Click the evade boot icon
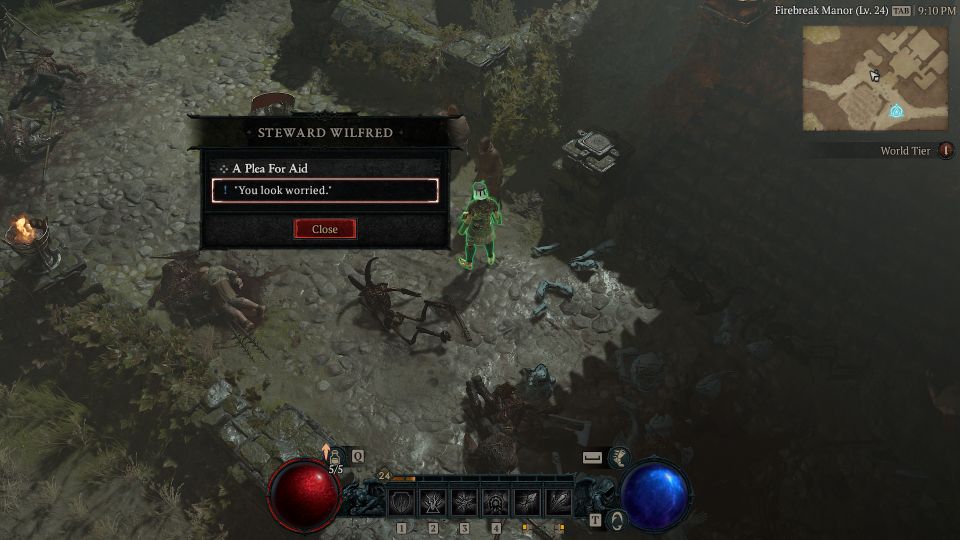Viewport: 960px width, 540px height. [x=619, y=457]
